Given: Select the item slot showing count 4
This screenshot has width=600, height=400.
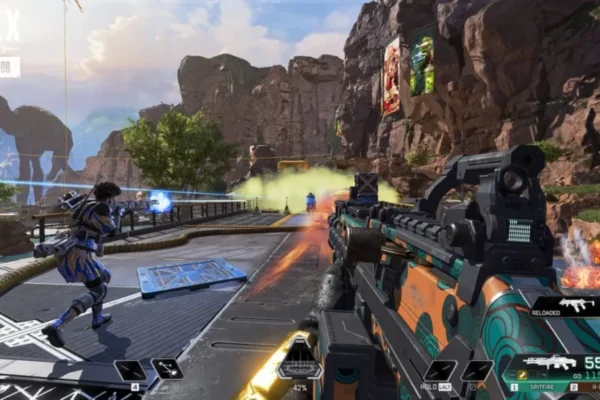Looking at the screenshot, I should [129, 370].
